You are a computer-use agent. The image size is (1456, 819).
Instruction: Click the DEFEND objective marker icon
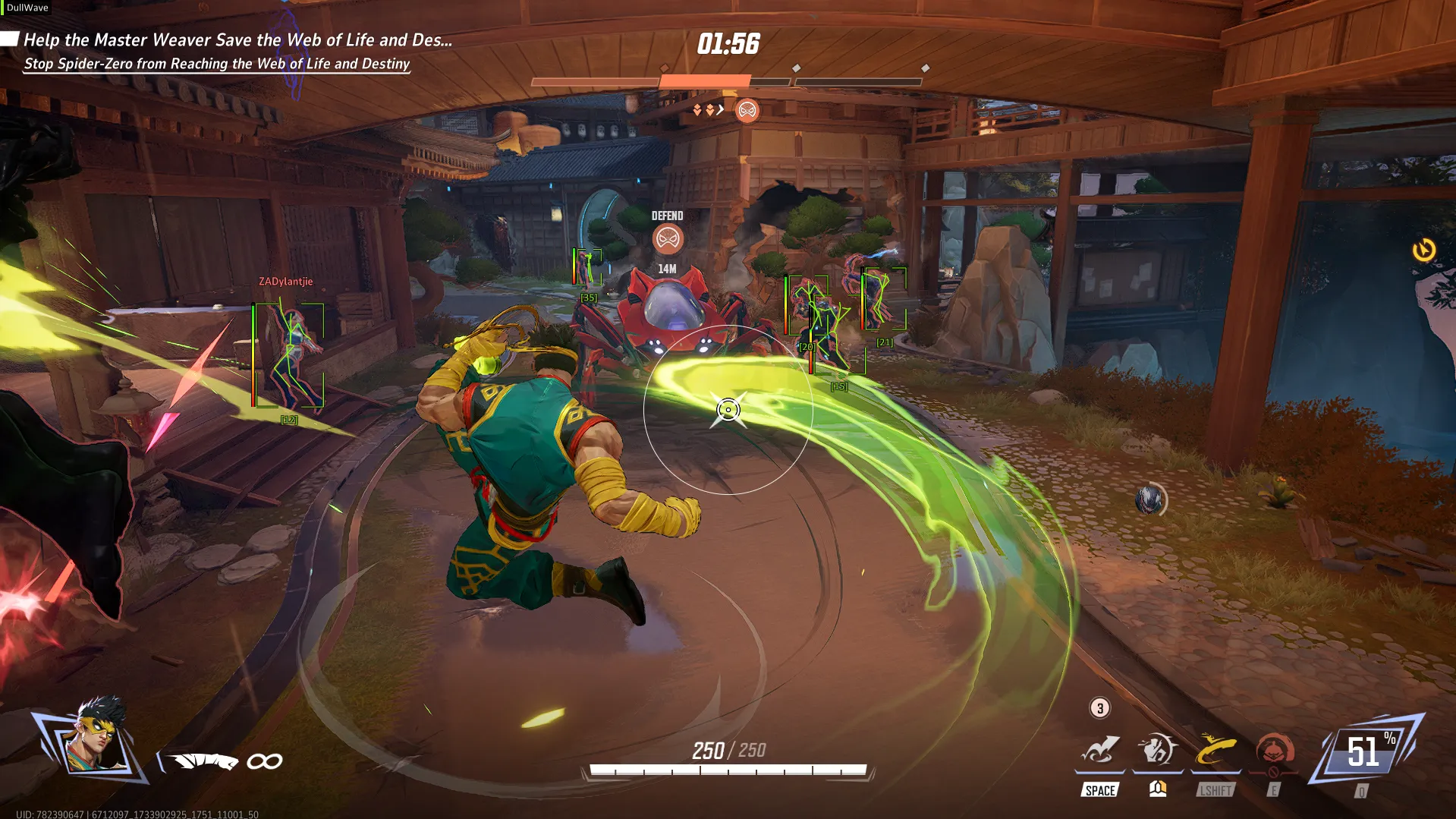pos(668,239)
